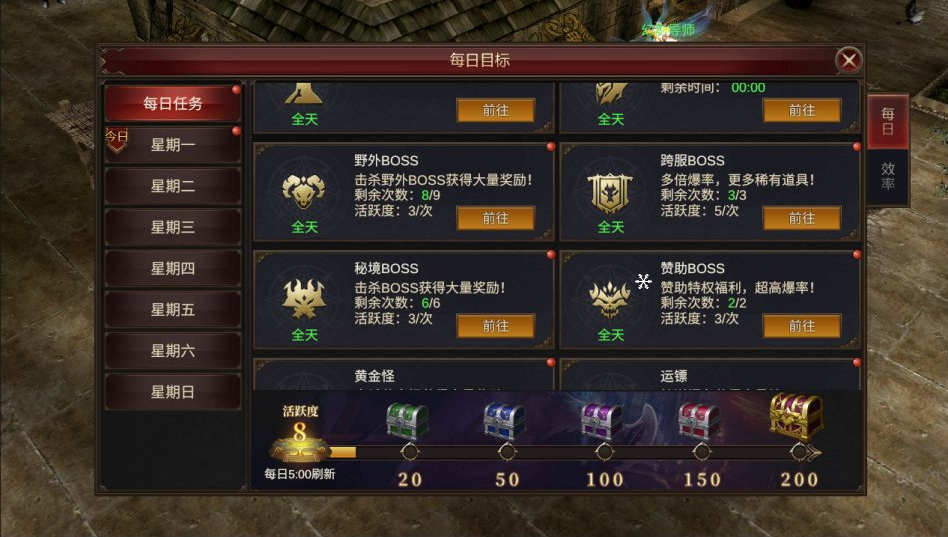The image size is (948, 537).
Task: Switch to 星期一 tab
Action: pyautogui.click(x=173, y=145)
